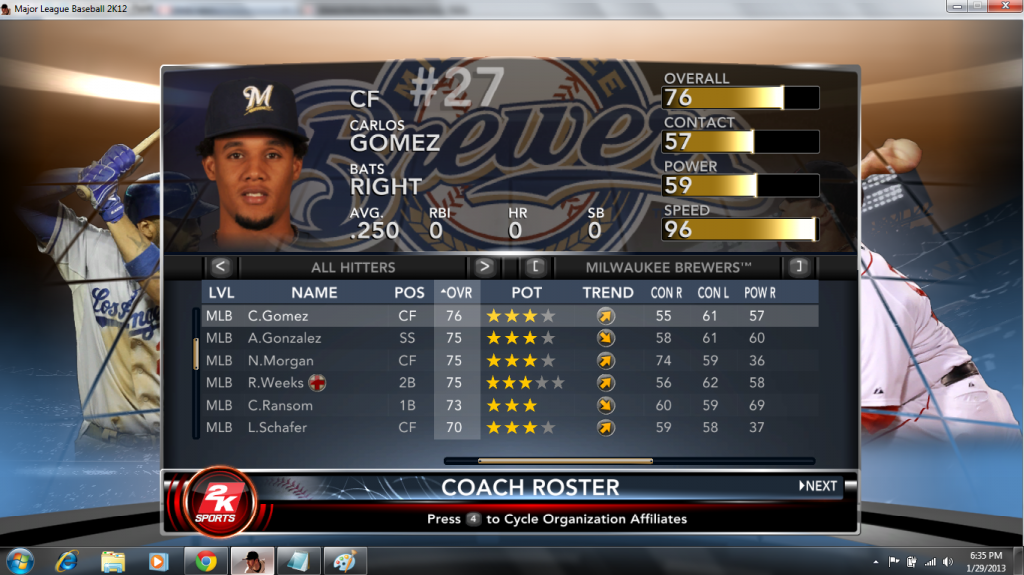Sort by the POT potential column
The image size is (1024, 575).
coord(527,293)
